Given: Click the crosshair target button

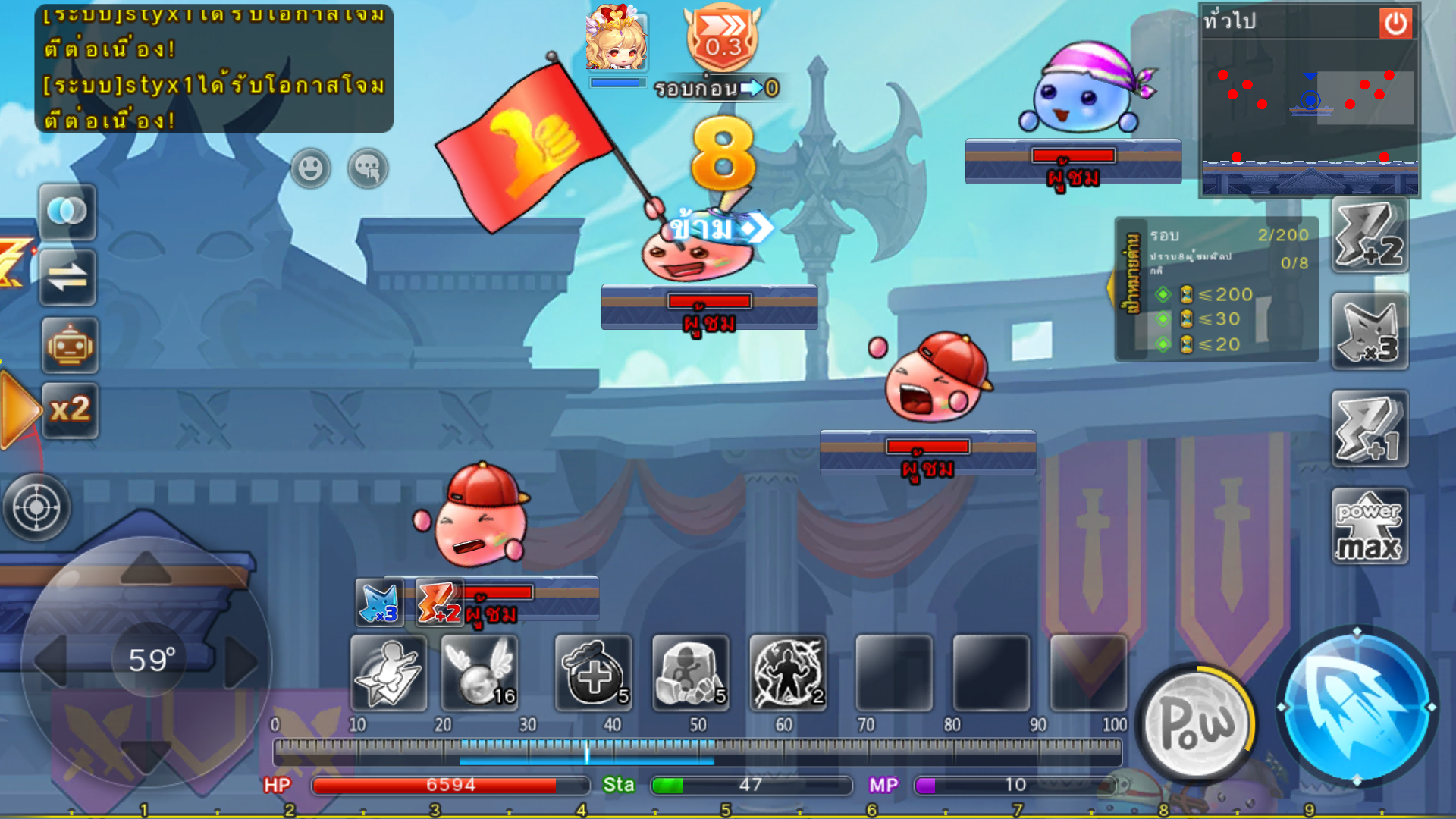Looking at the screenshot, I should (36, 507).
